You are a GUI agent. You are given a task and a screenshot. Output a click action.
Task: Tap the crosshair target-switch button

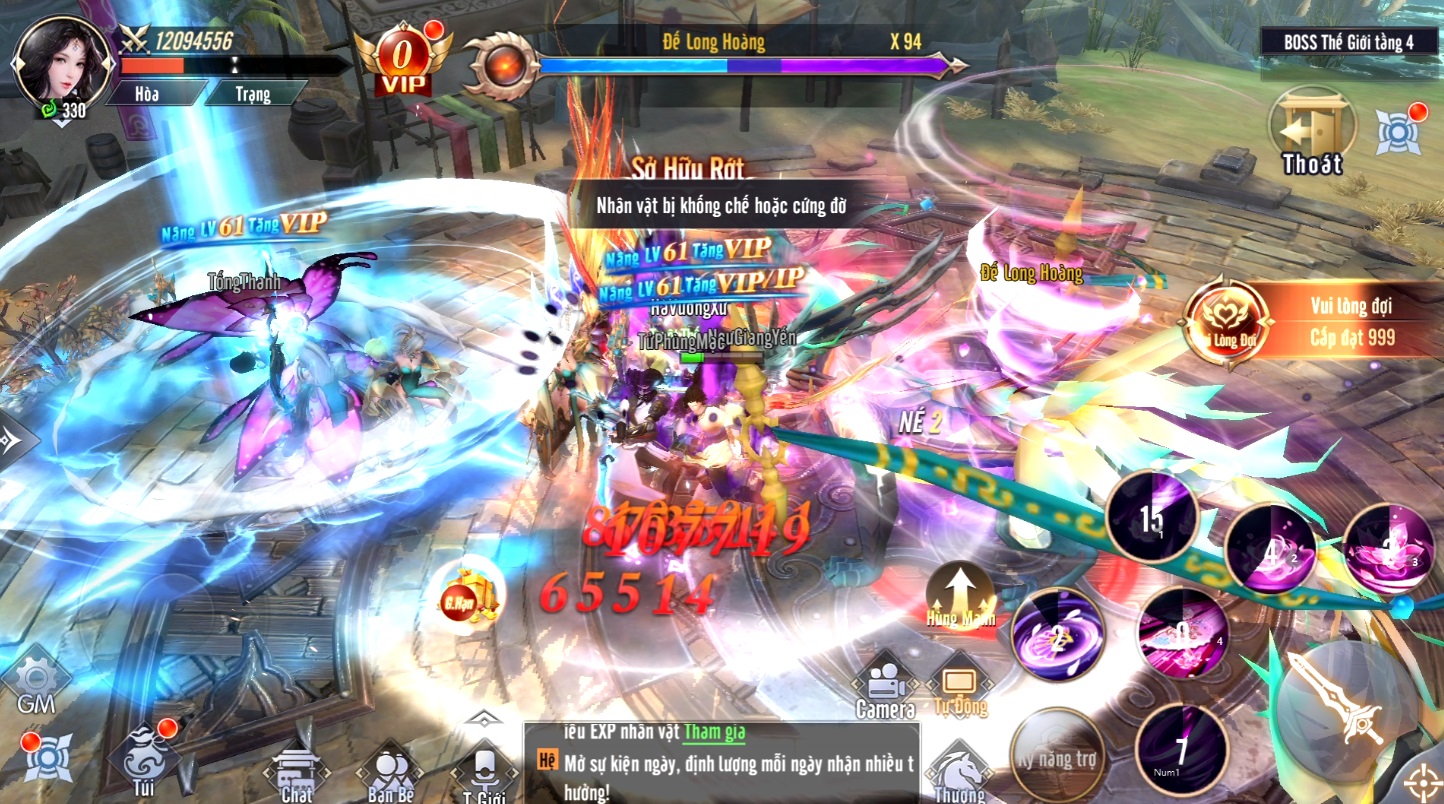(1425, 782)
